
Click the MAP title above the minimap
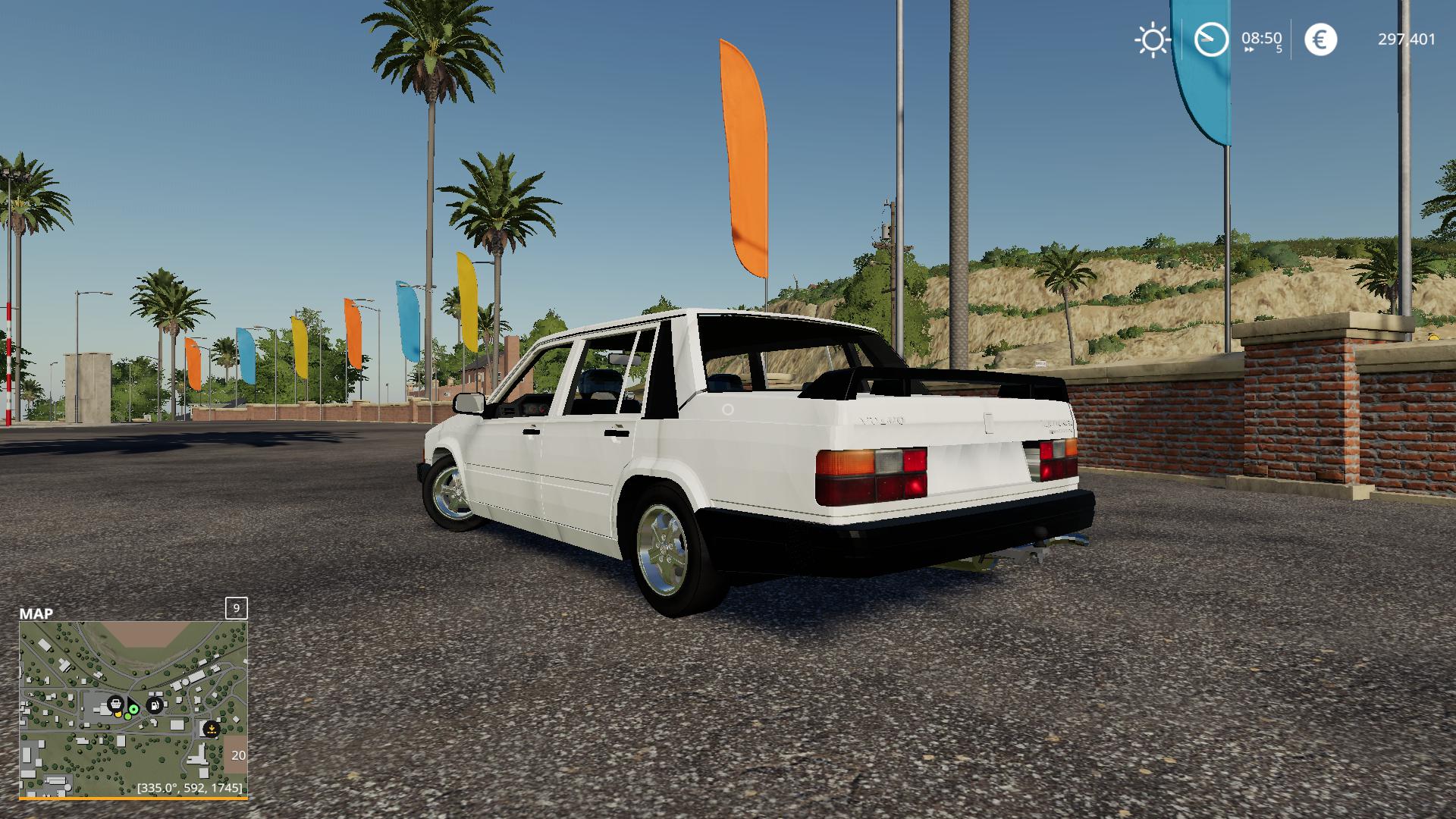click(x=36, y=613)
